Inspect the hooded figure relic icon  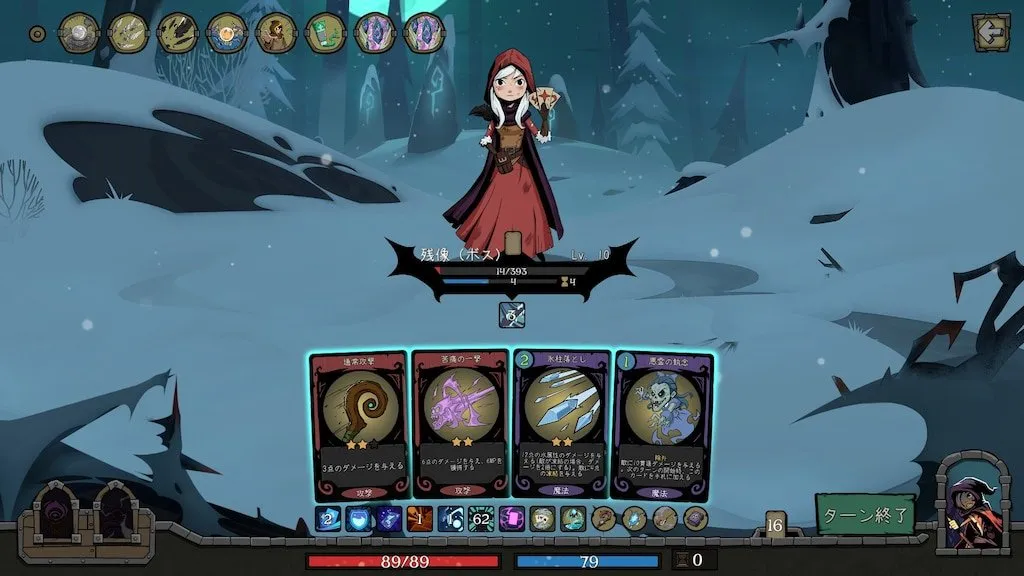[276, 33]
